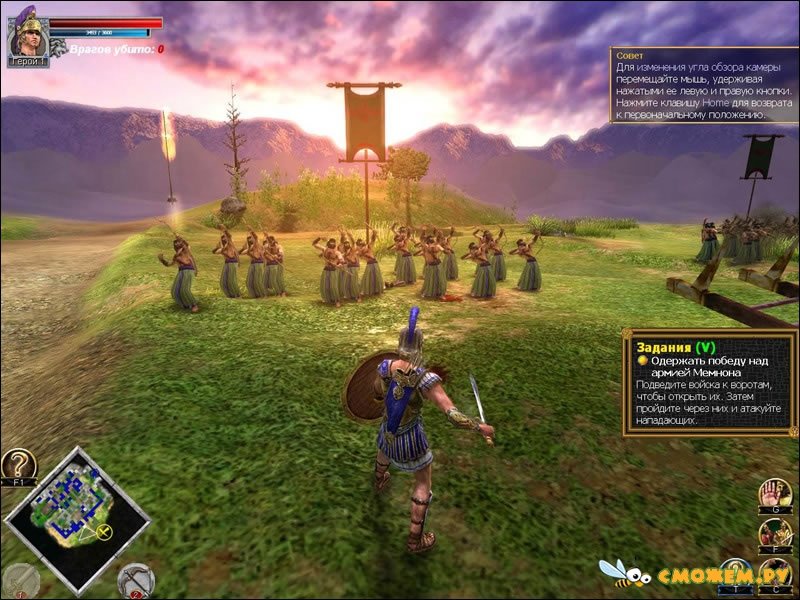Click the lion head emblem beside the portrait
This screenshot has width=800, height=600.
click(58, 46)
